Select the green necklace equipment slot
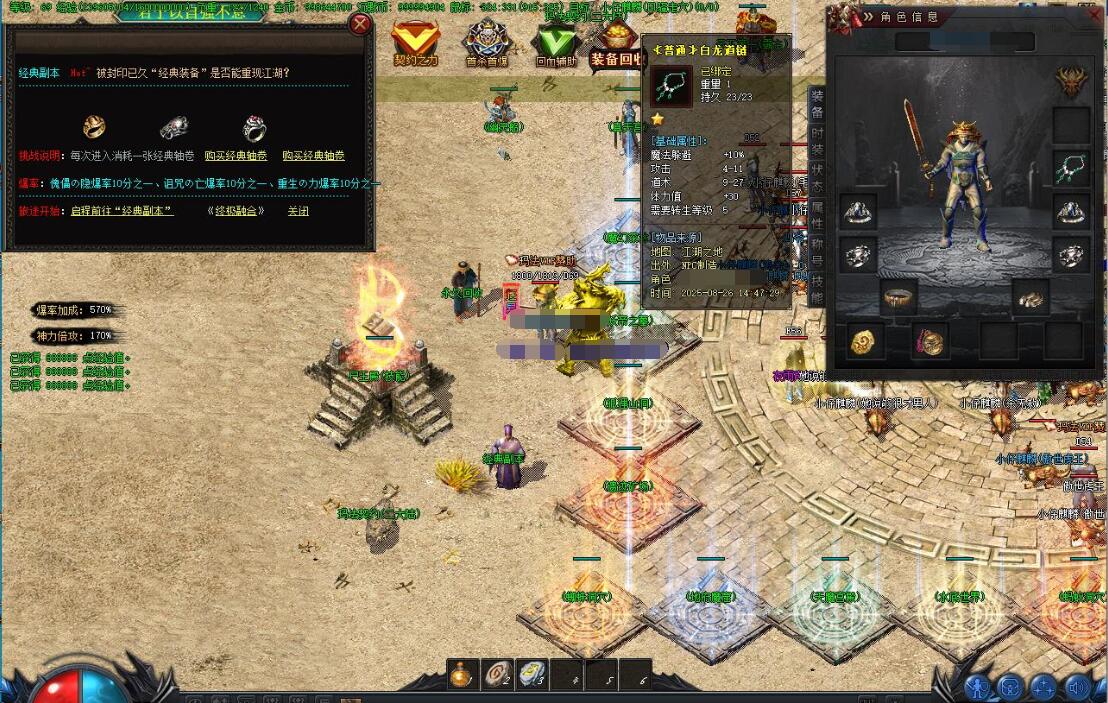 tap(1071, 169)
